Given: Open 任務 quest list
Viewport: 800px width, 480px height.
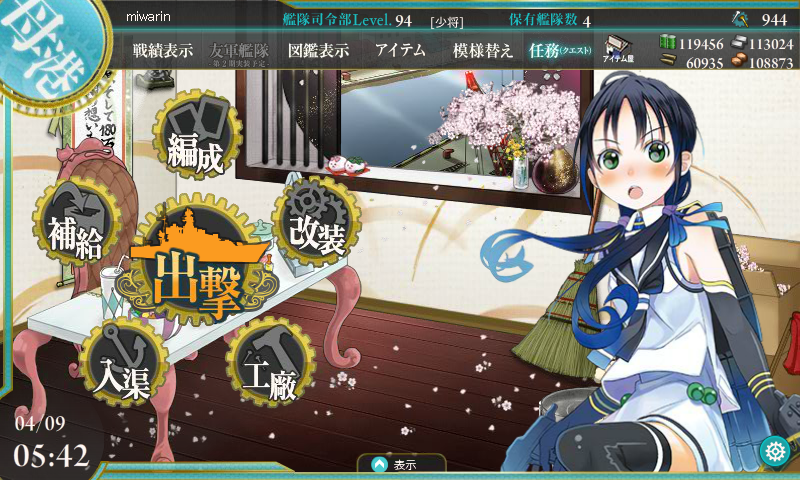Looking at the screenshot, I should (x=560, y=51).
